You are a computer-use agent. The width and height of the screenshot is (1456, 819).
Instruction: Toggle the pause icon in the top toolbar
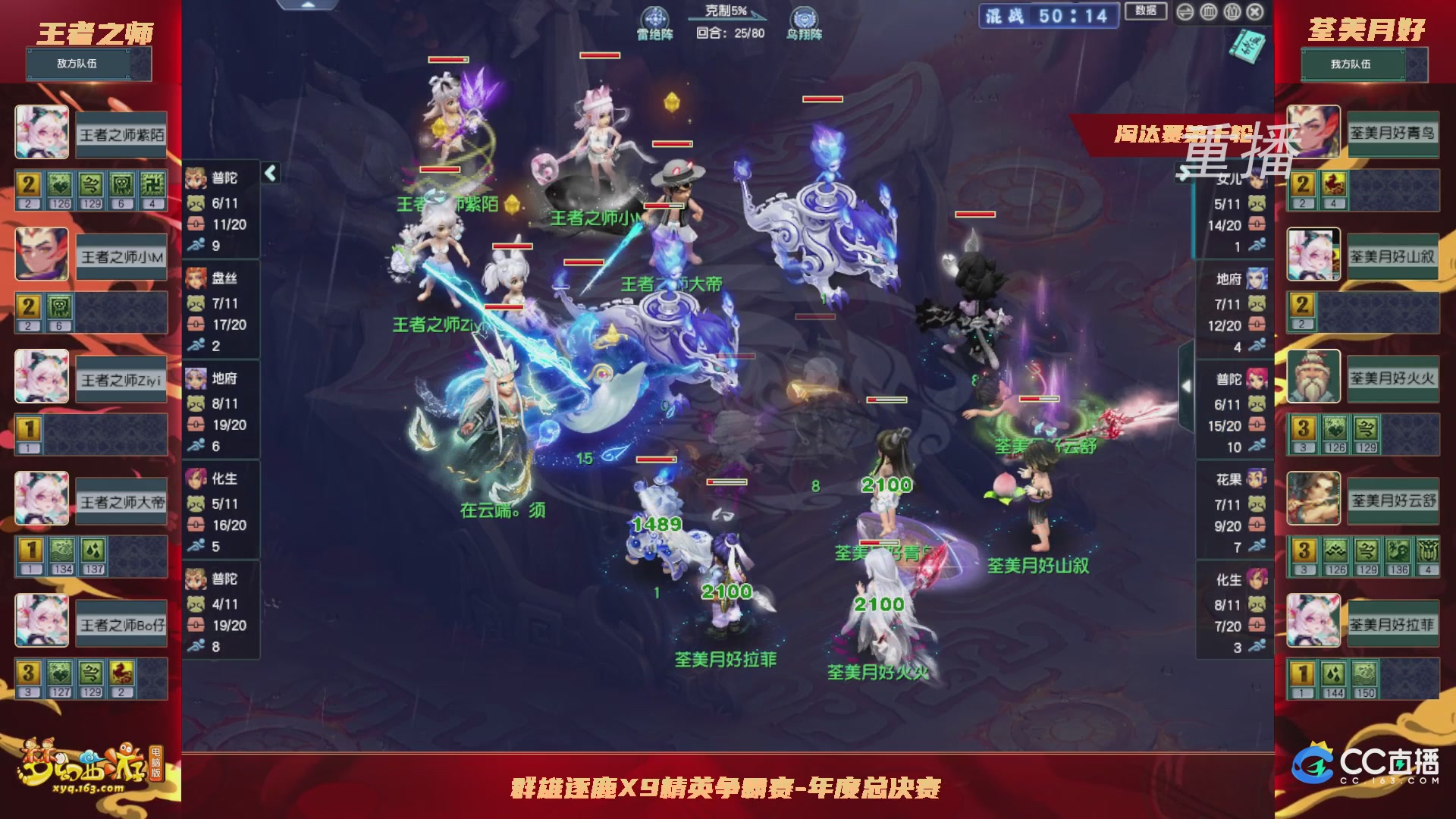tap(1232, 11)
